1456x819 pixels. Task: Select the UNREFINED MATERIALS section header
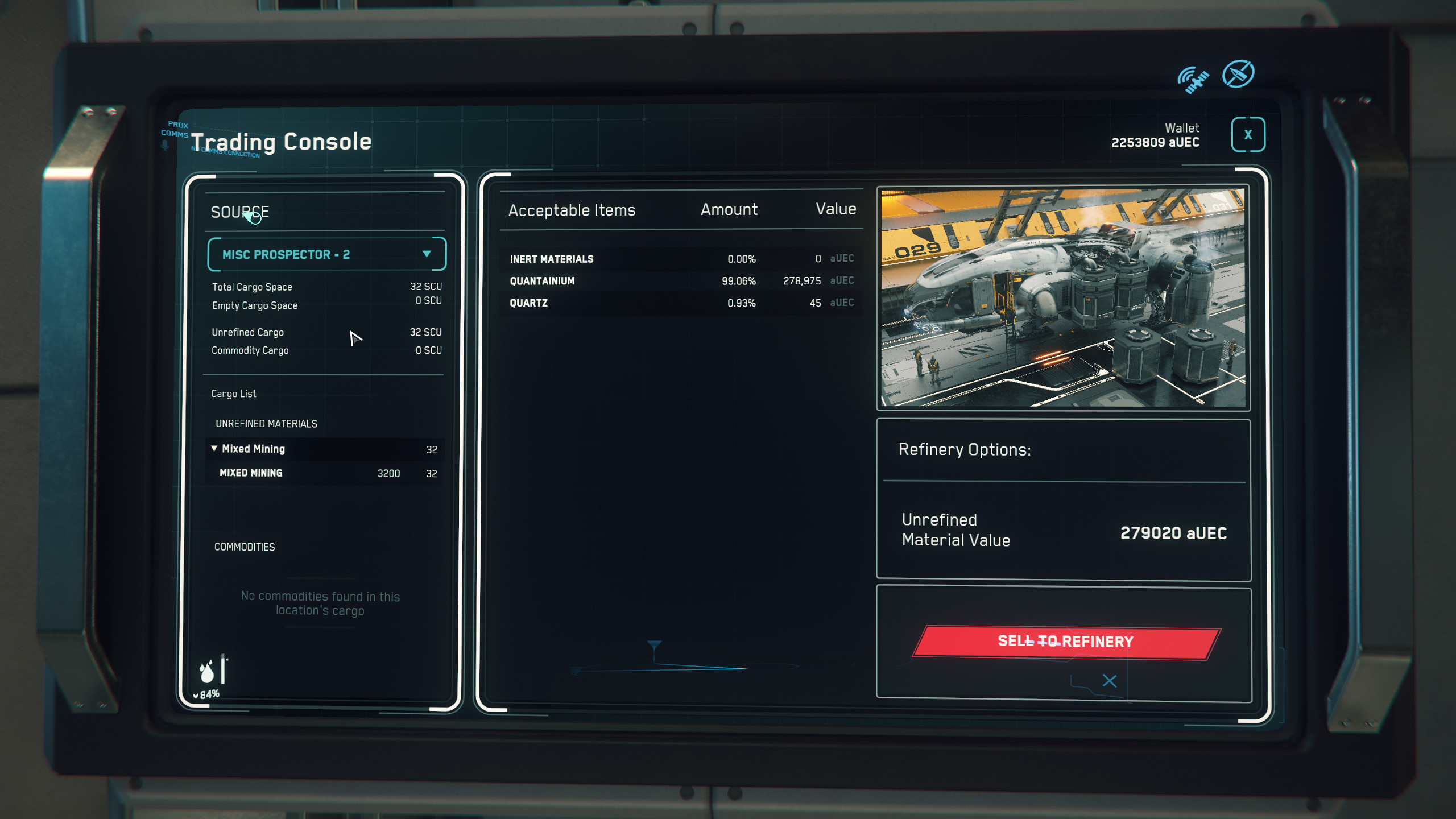click(x=266, y=423)
